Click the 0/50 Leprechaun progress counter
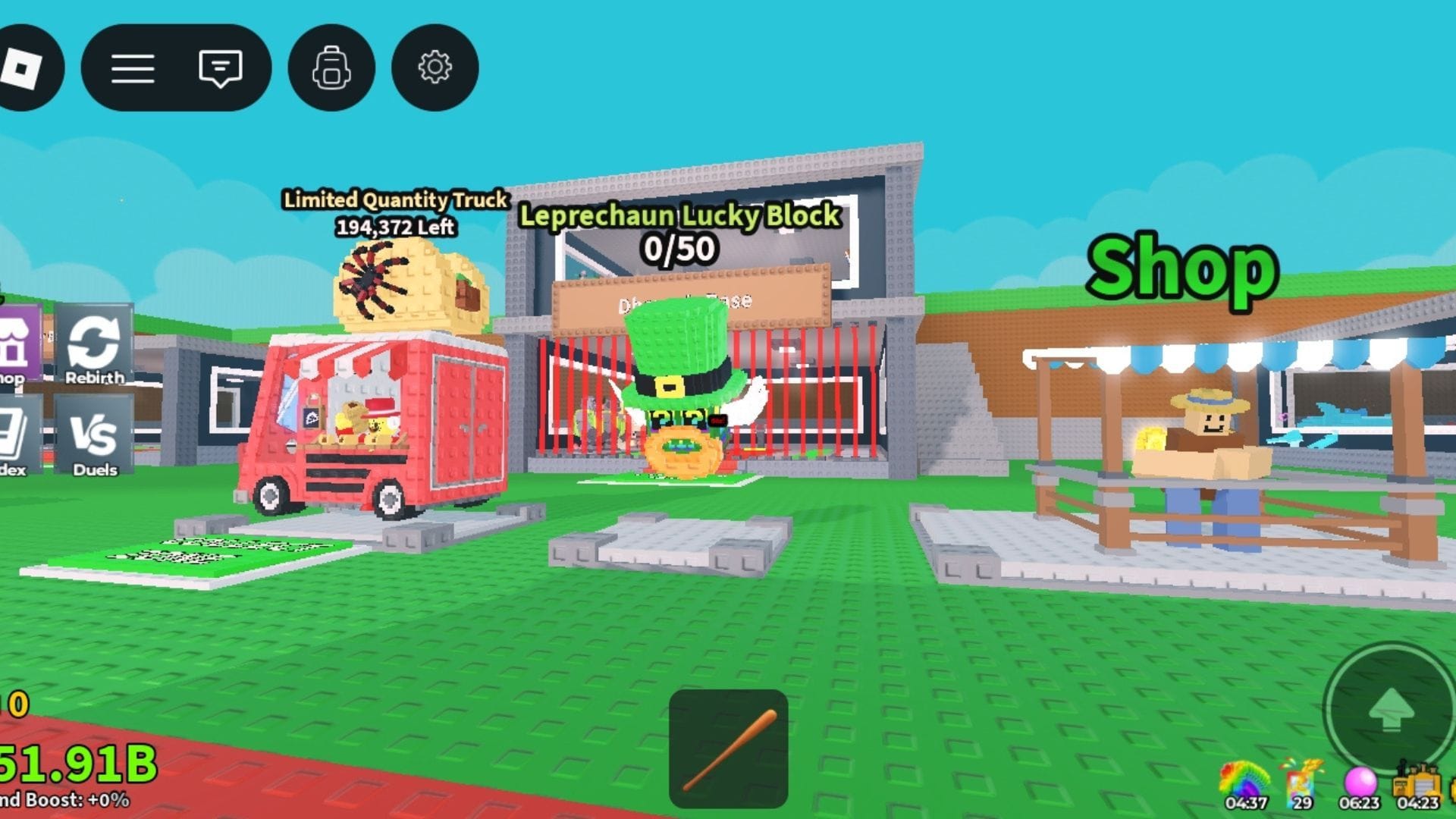This screenshot has width=1456, height=819. [679, 247]
